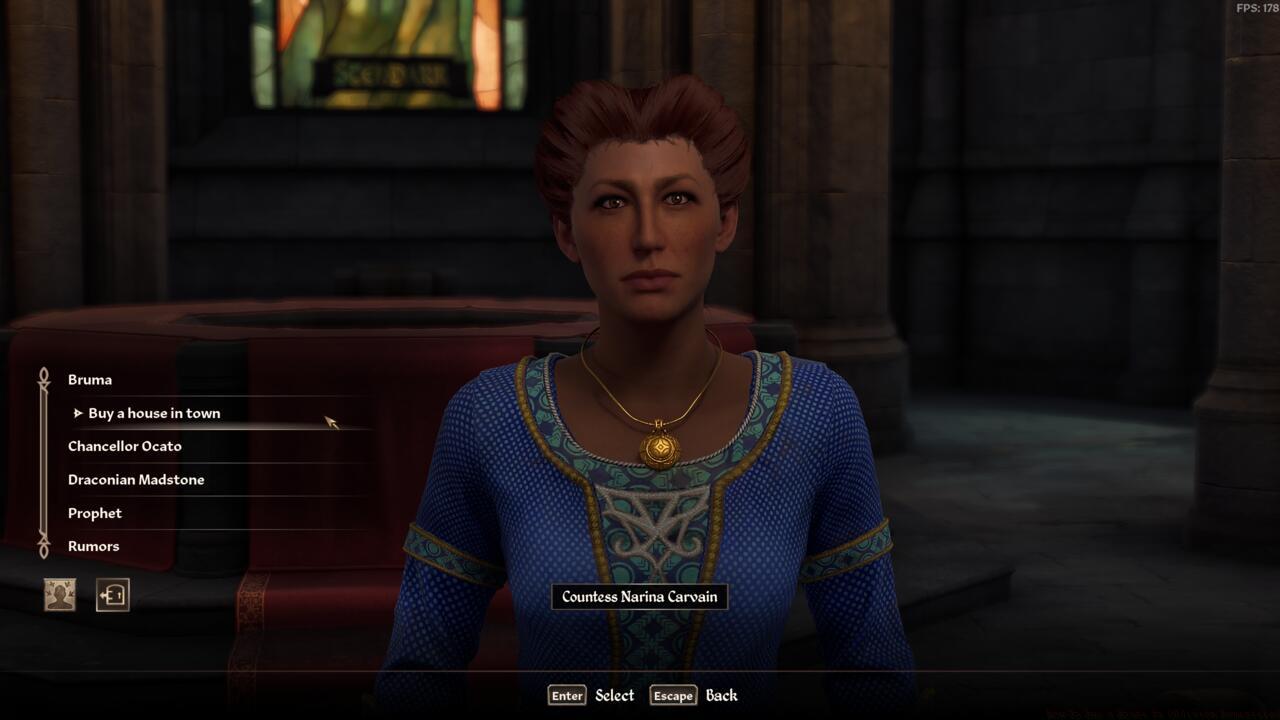Click the exit-door icon to leave conversation
Viewport: 1280px width, 720px height.
(112, 595)
